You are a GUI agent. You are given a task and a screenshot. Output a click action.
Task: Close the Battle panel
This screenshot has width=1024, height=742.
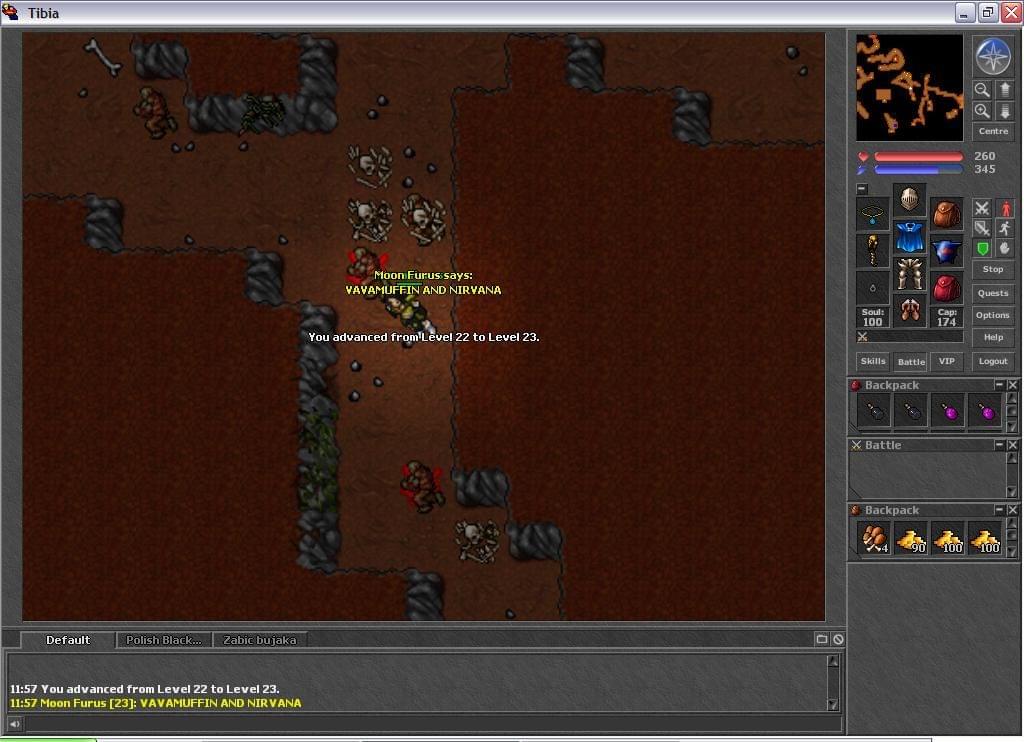pos(1012,445)
